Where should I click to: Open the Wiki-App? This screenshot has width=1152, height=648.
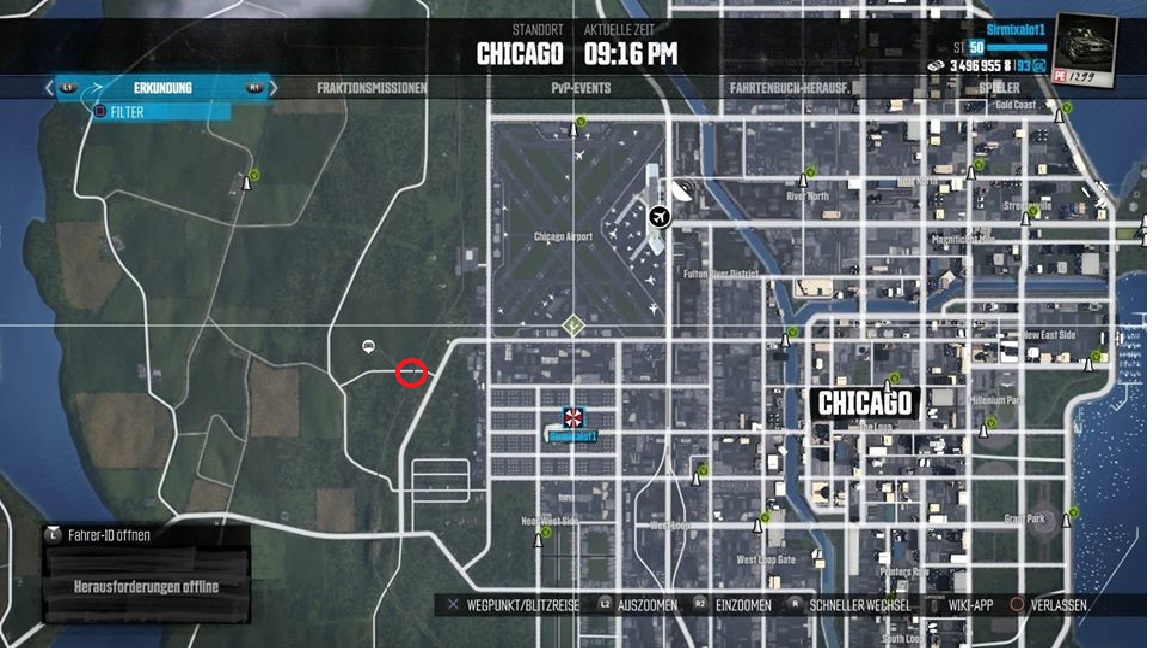tap(963, 605)
